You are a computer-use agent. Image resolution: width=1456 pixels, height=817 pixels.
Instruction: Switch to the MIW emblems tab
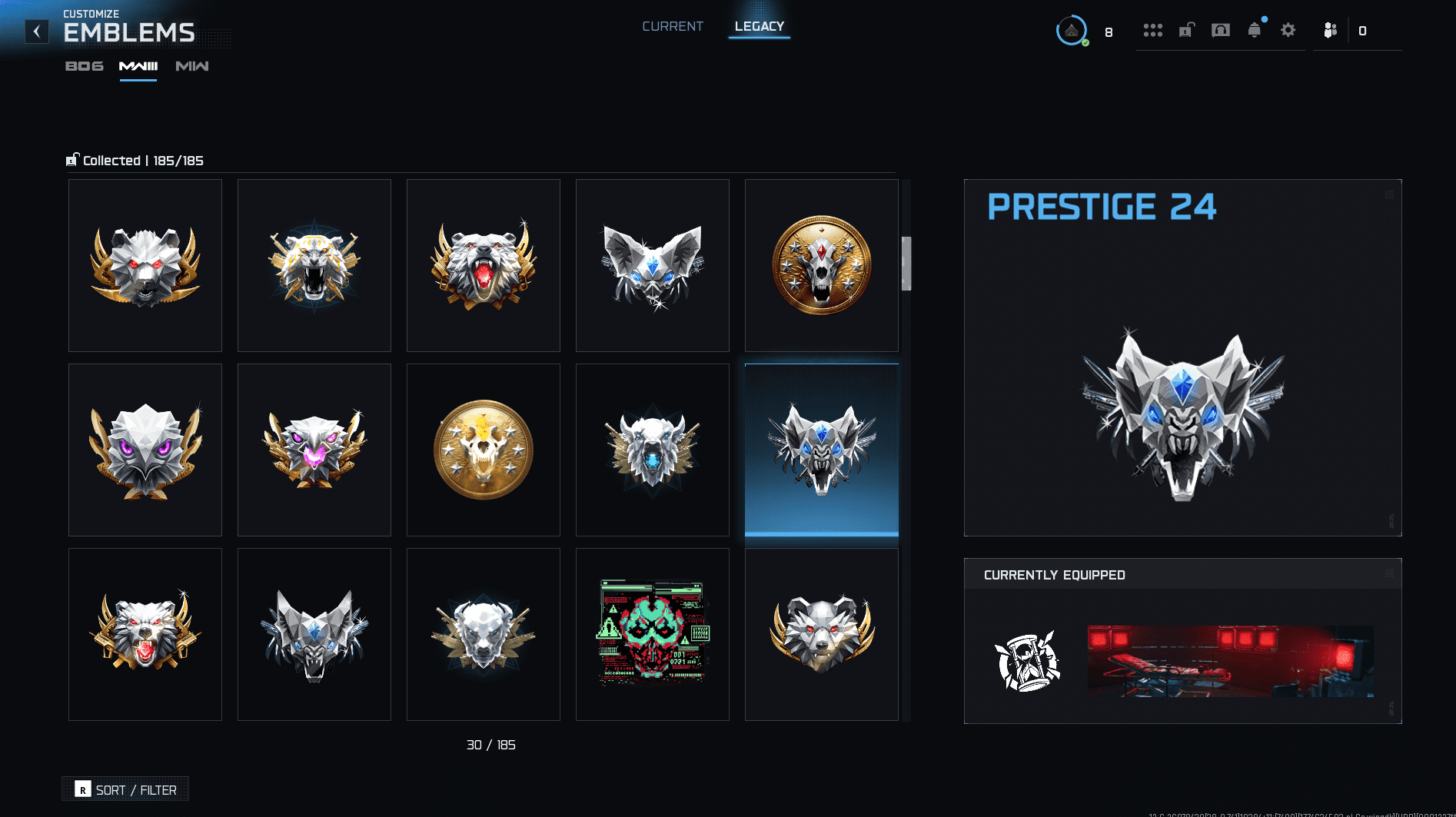point(191,66)
